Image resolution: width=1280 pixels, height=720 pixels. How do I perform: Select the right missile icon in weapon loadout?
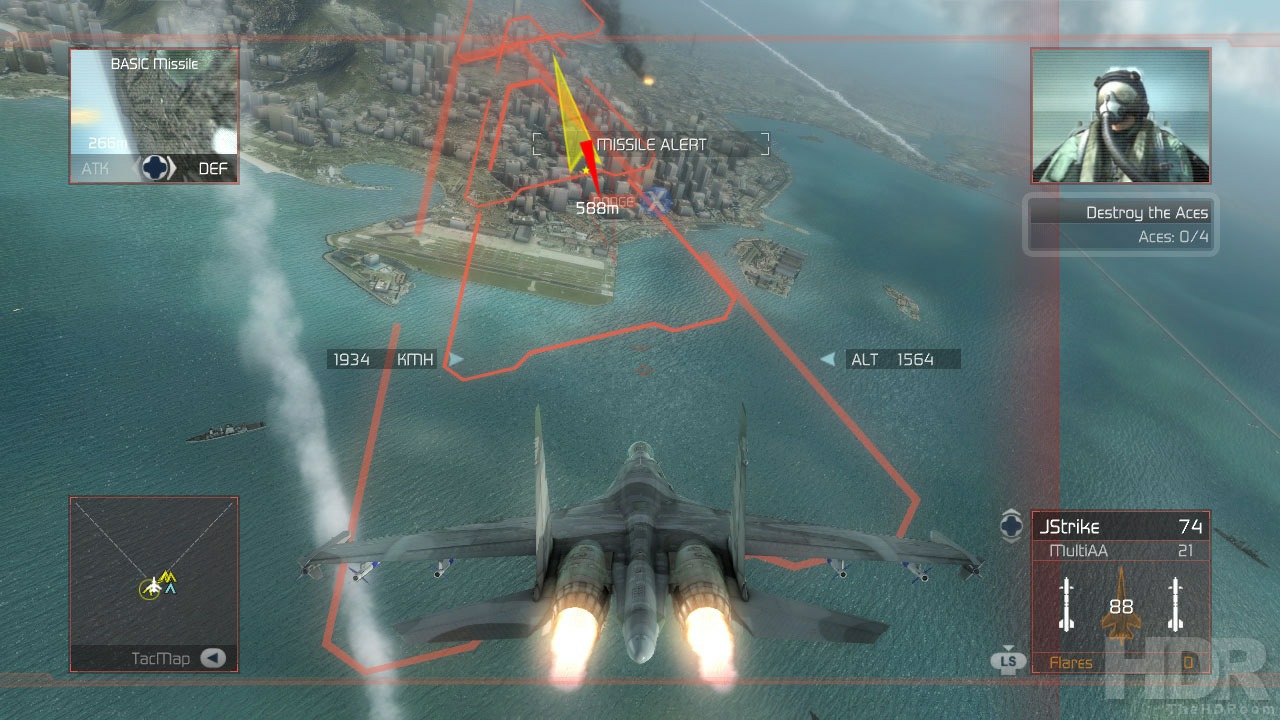click(1173, 605)
